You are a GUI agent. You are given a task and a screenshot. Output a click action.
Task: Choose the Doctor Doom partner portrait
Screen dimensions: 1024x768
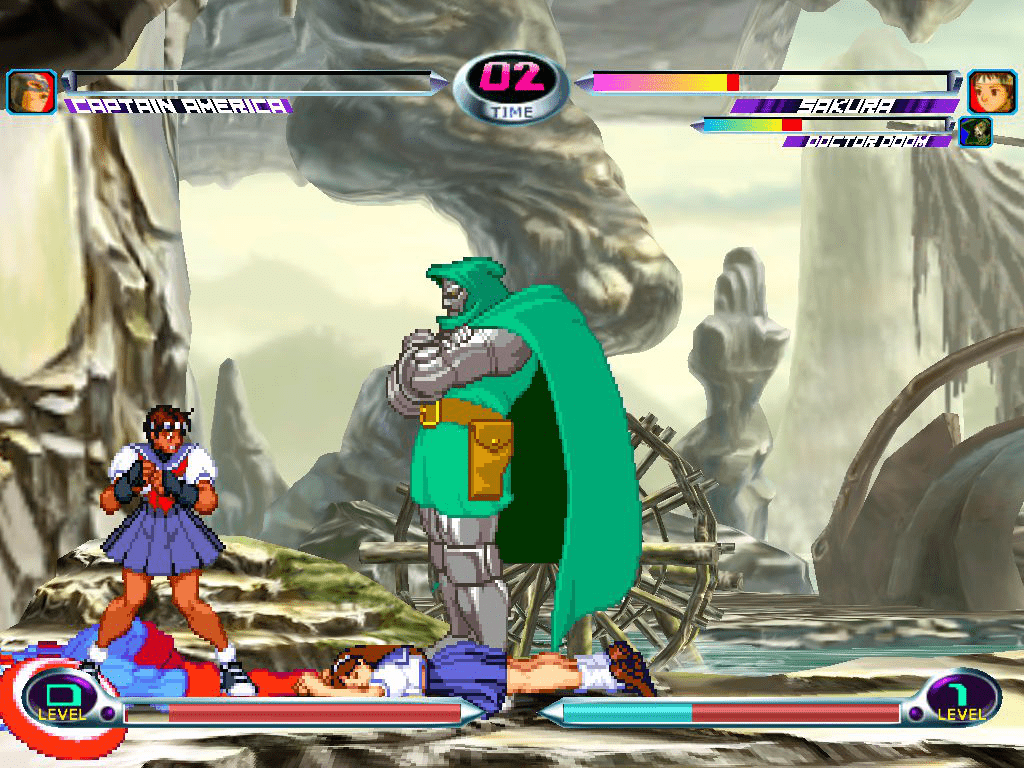pos(975,132)
